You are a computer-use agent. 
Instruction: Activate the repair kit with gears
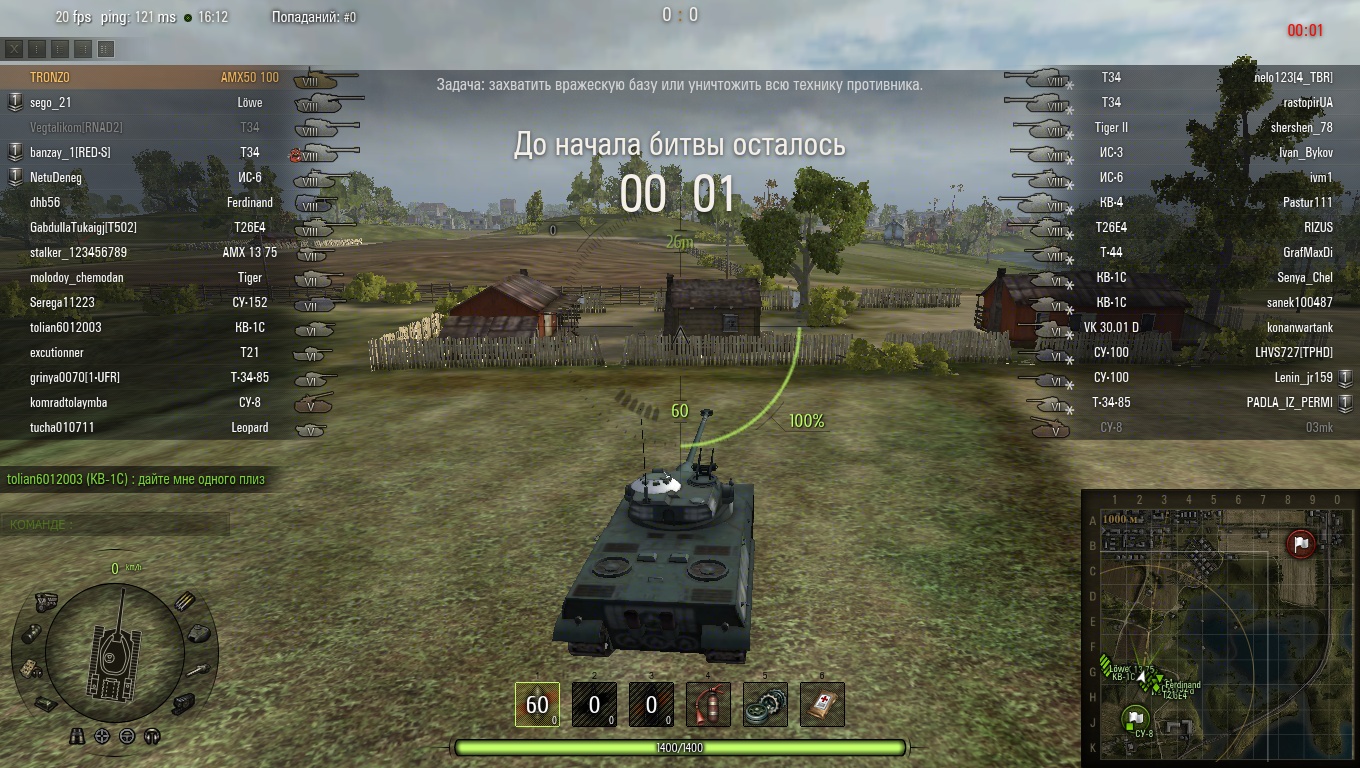coord(765,704)
